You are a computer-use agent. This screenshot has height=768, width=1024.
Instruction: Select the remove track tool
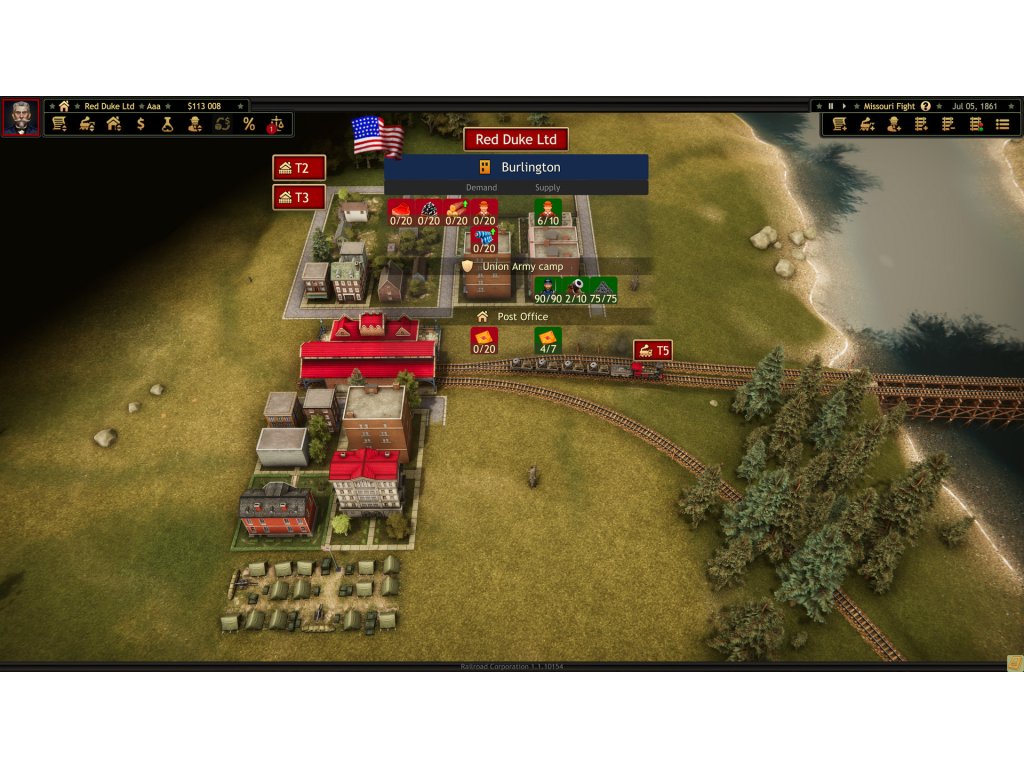(x=948, y=124)
